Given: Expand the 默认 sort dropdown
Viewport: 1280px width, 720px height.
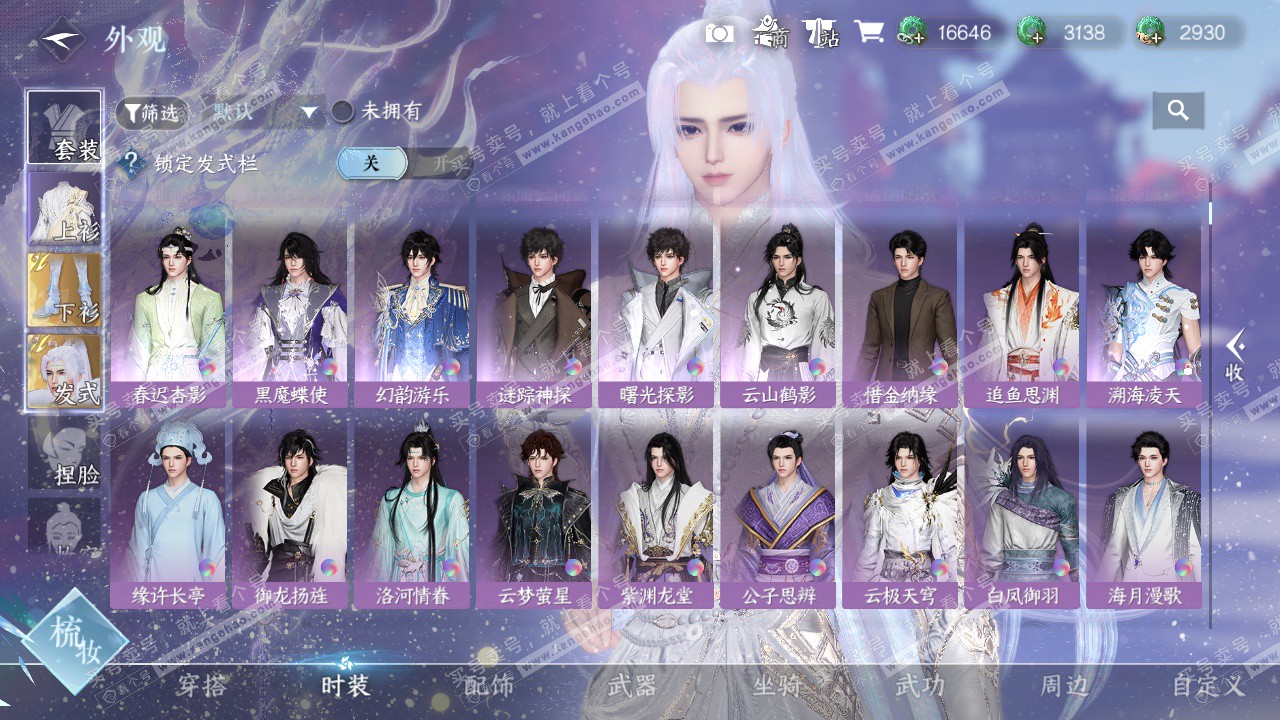Looking at the screenshot, I should tap(308, 112).
